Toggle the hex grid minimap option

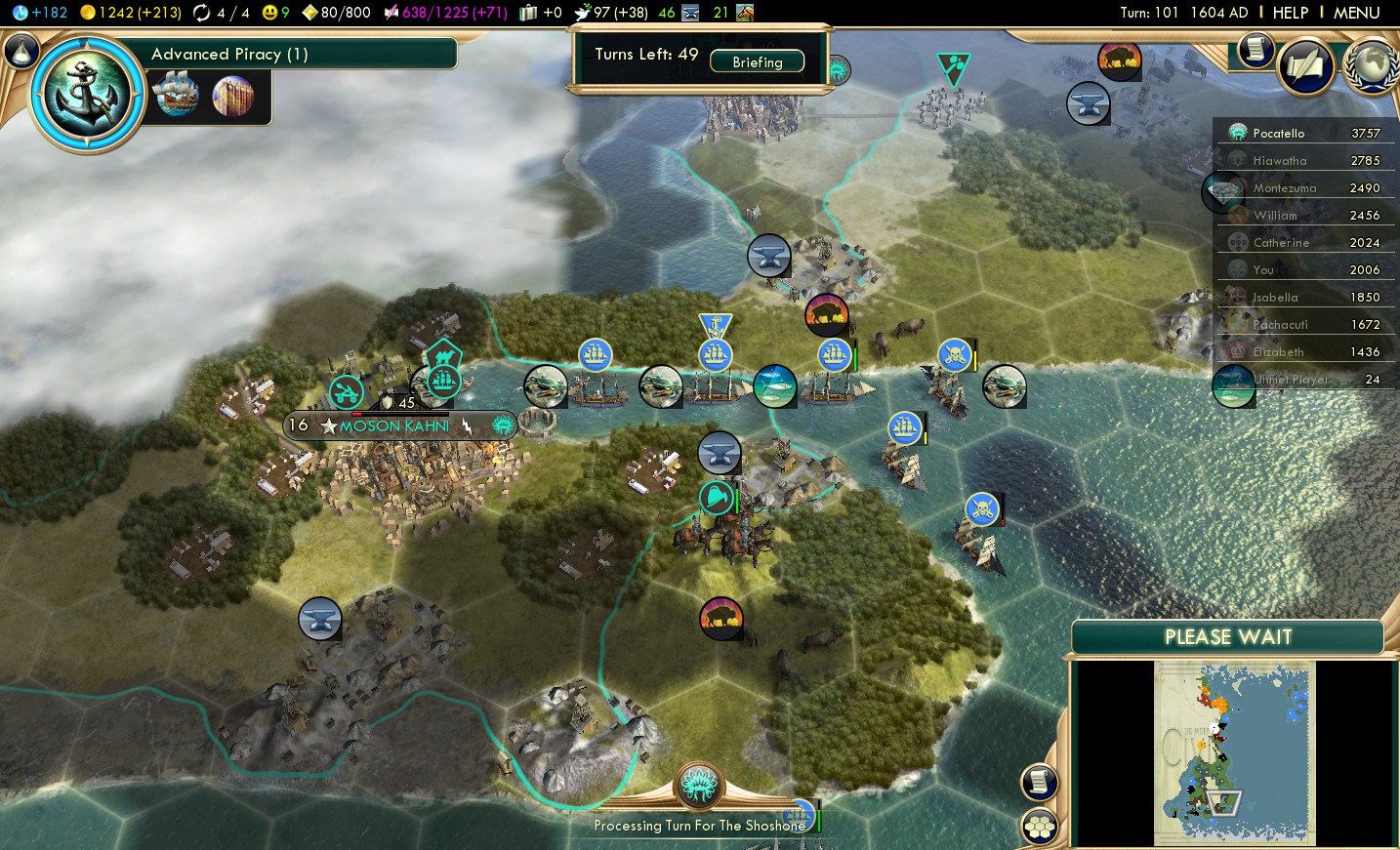1040,828
